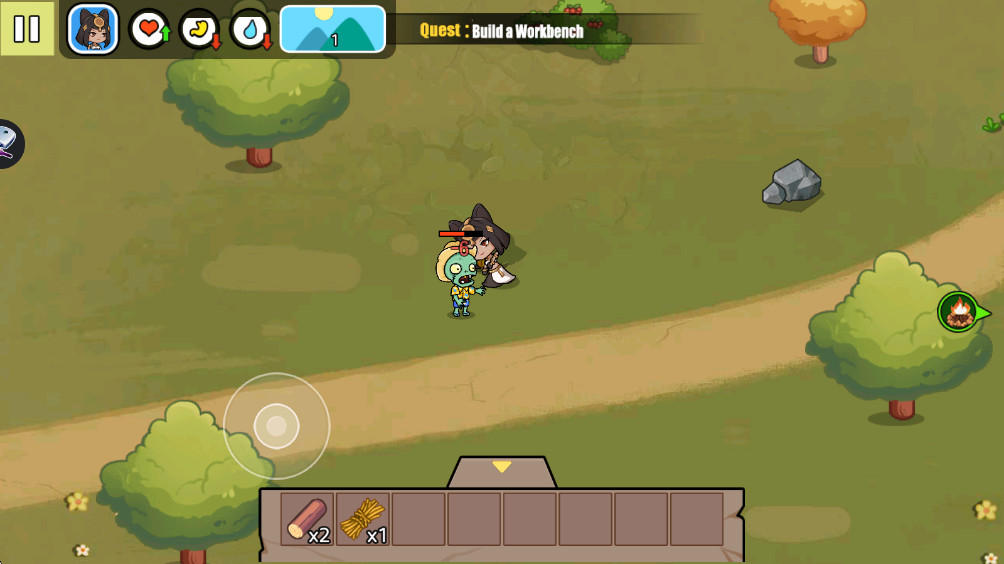Open the partially hidden left-edge round icon
Image resolution: width=1004 pixels, height=564 pixels.
pos(8,144)
